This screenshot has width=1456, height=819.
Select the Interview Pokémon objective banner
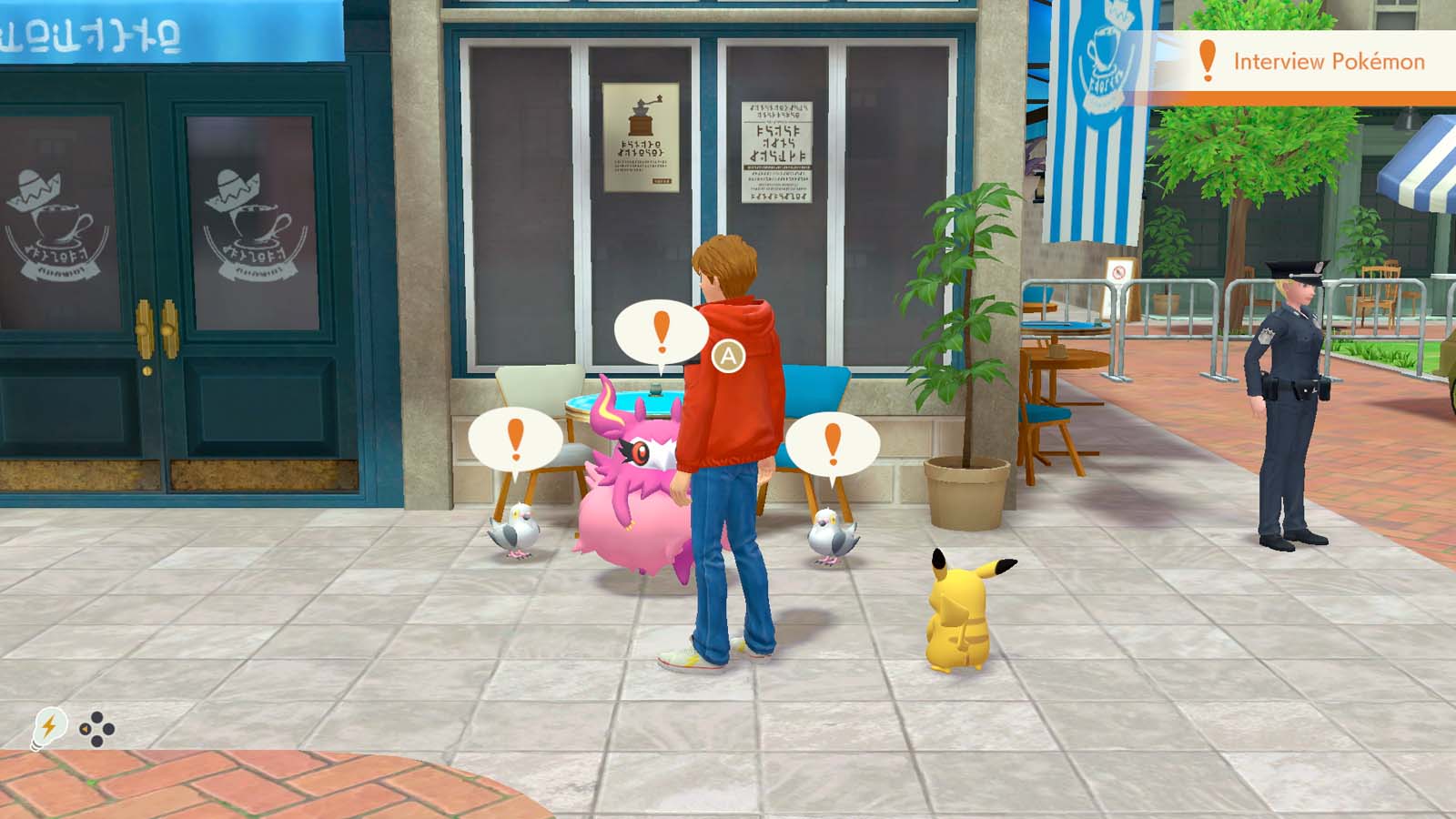(1301, 61)
